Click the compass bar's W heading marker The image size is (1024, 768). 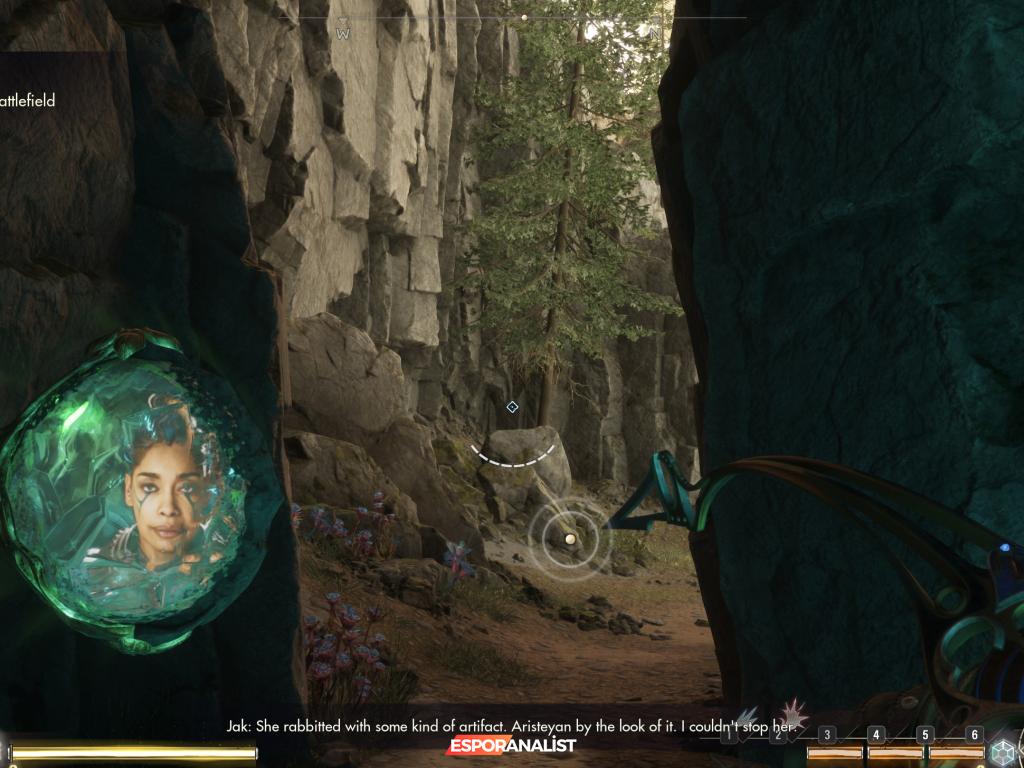click(x=343, y=32)
